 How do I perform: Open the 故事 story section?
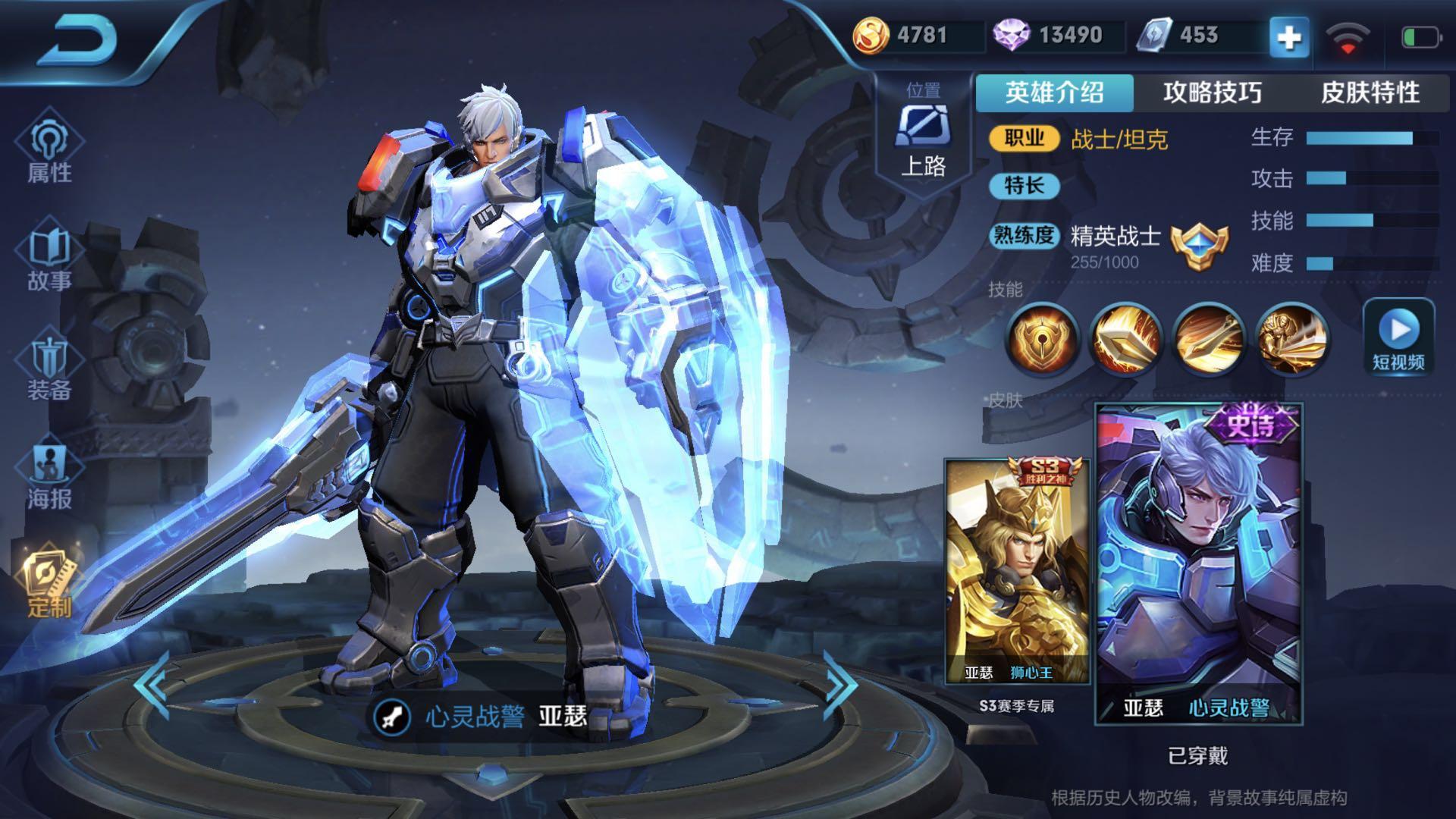49,258
